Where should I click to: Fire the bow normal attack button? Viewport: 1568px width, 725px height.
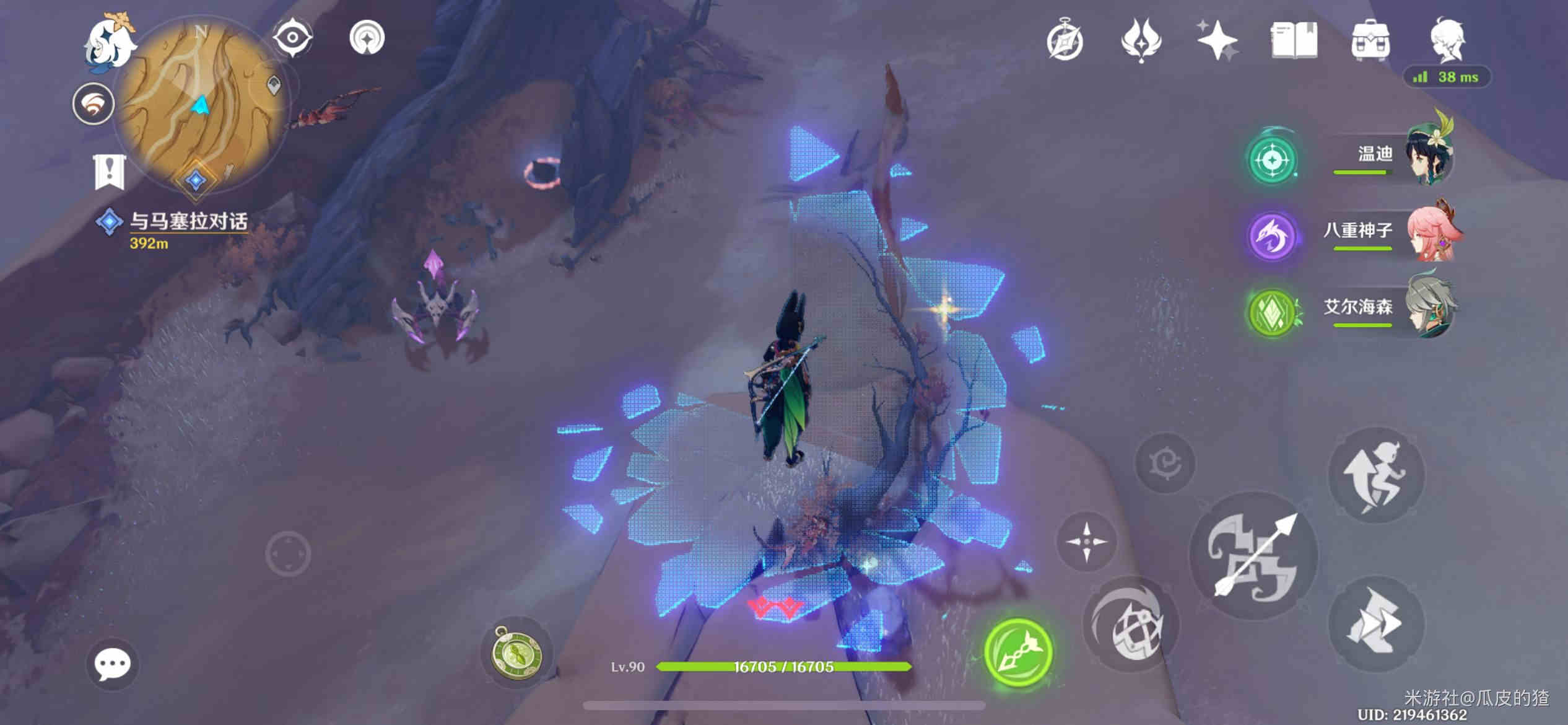coord(1253,556)
